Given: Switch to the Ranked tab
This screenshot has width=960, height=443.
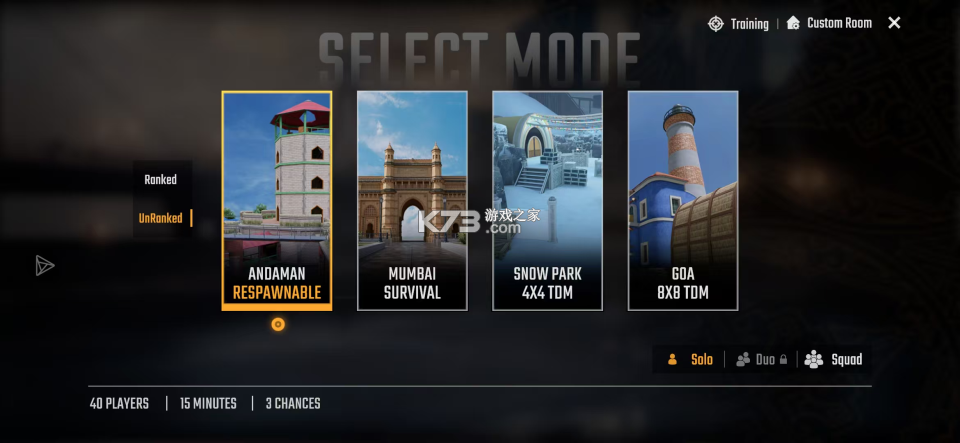Looking at the screenshot, I should [x=160, y=180].
